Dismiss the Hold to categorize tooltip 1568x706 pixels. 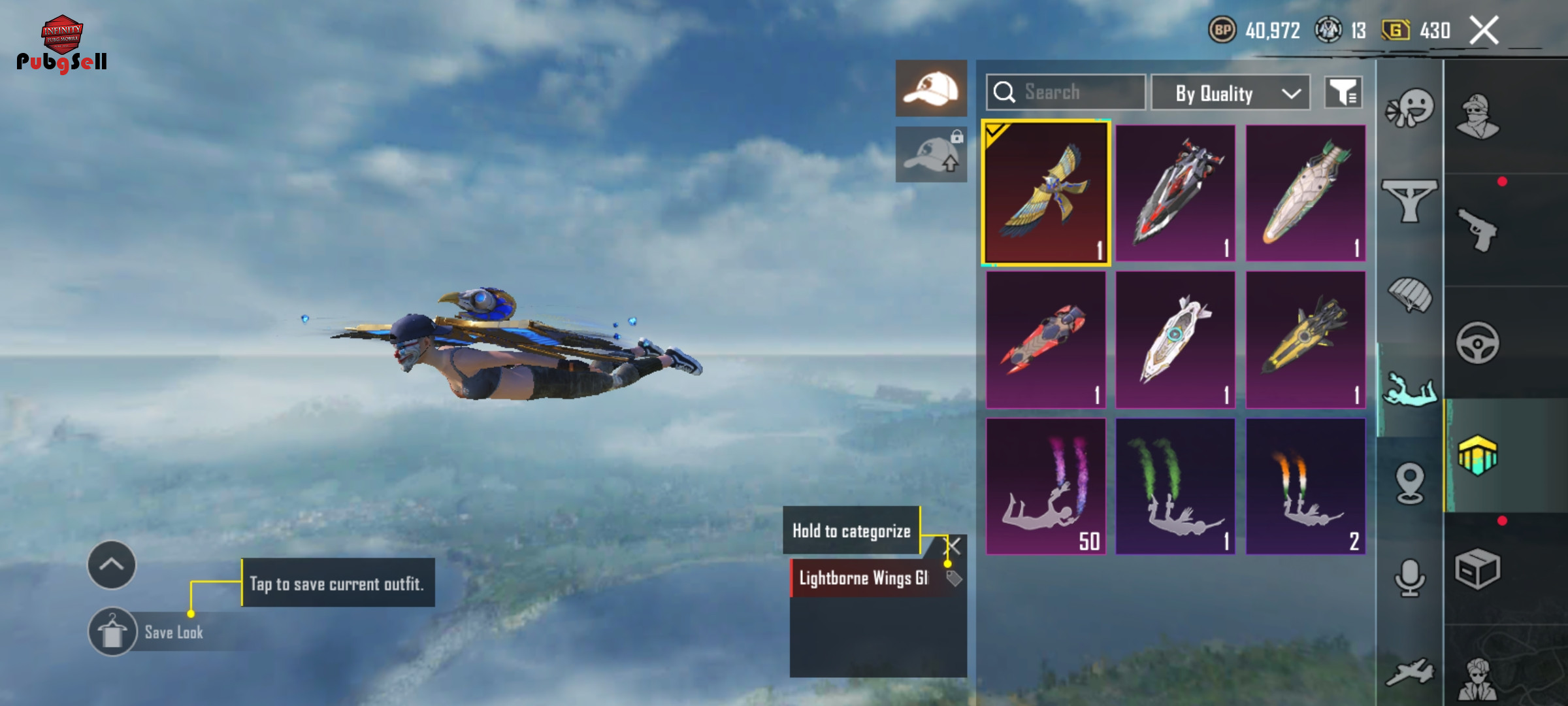(954, 546)
